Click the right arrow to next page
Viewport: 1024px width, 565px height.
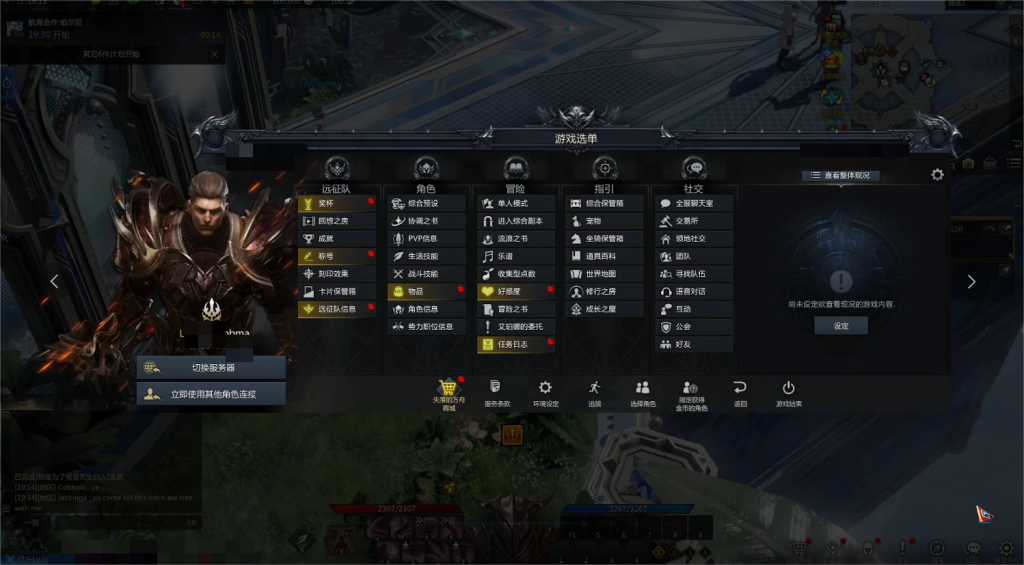pyautogui.click(x=971, y=282)
